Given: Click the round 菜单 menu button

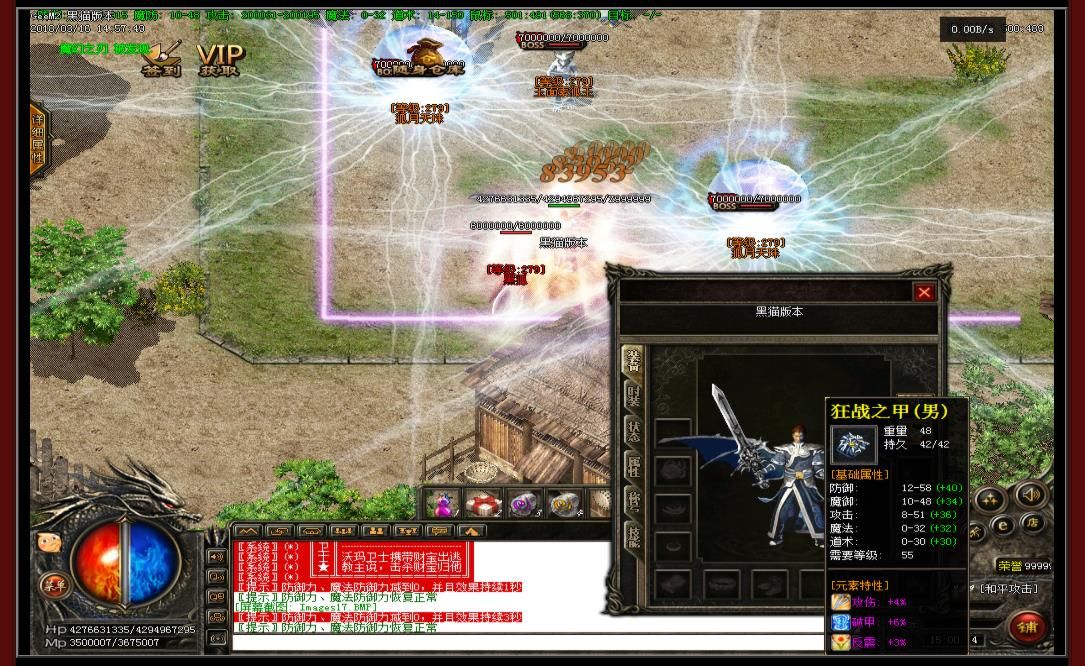Looking at the screenshot, I should [52, 585].
